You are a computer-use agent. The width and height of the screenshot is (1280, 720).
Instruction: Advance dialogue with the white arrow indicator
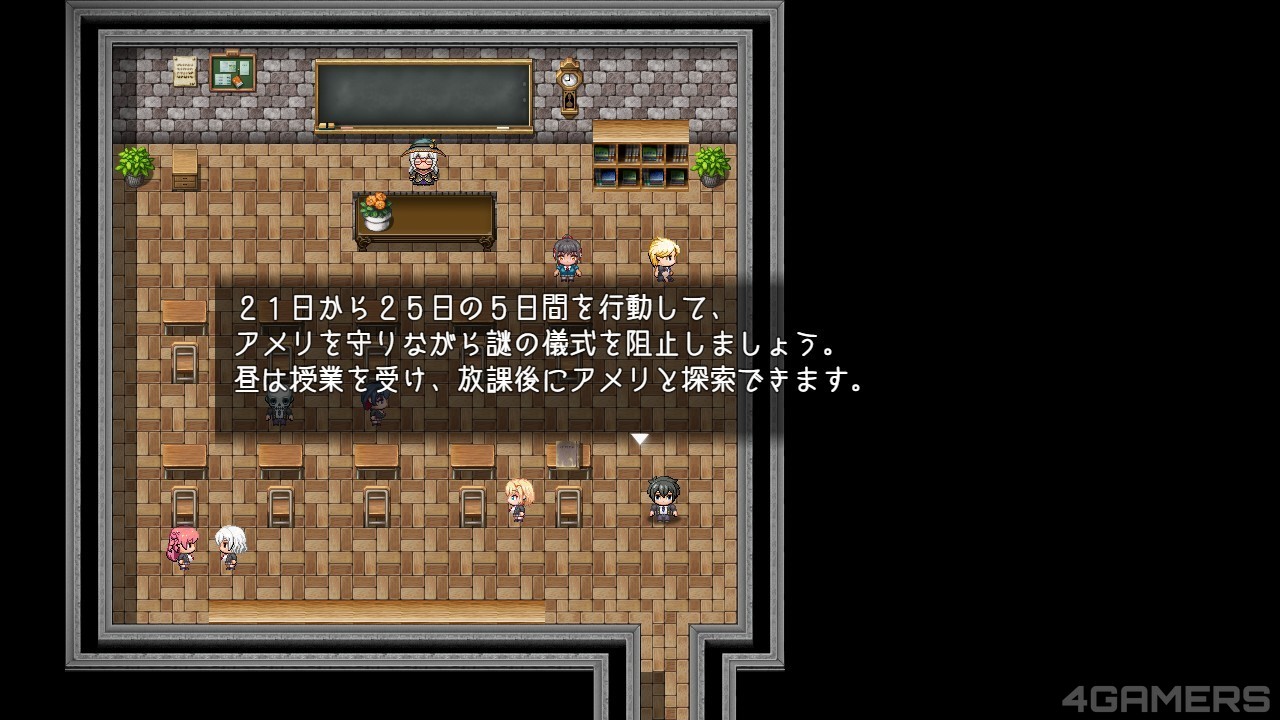(x=640, y=438)
